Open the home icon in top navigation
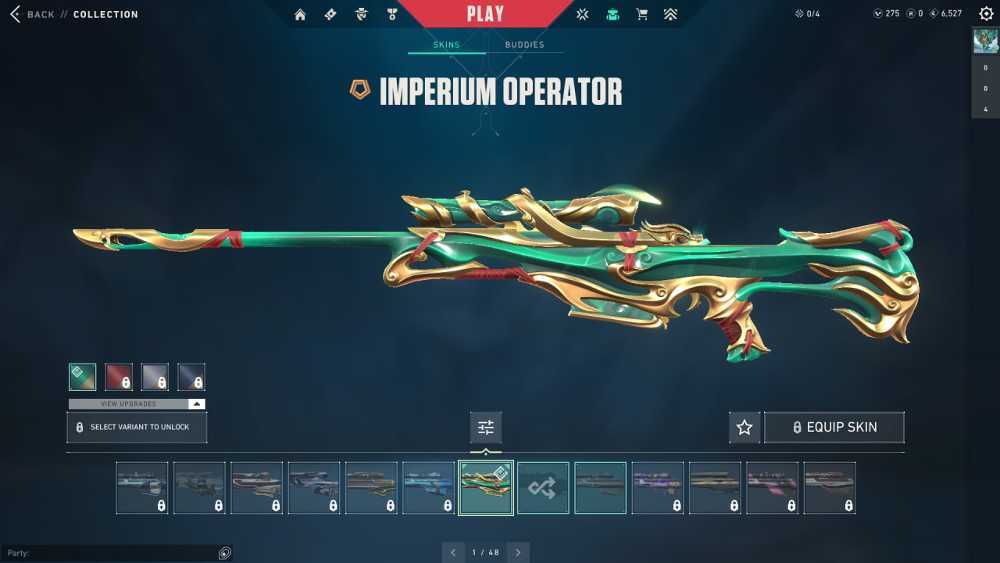 pyautogui.click(x=300, y=15)
